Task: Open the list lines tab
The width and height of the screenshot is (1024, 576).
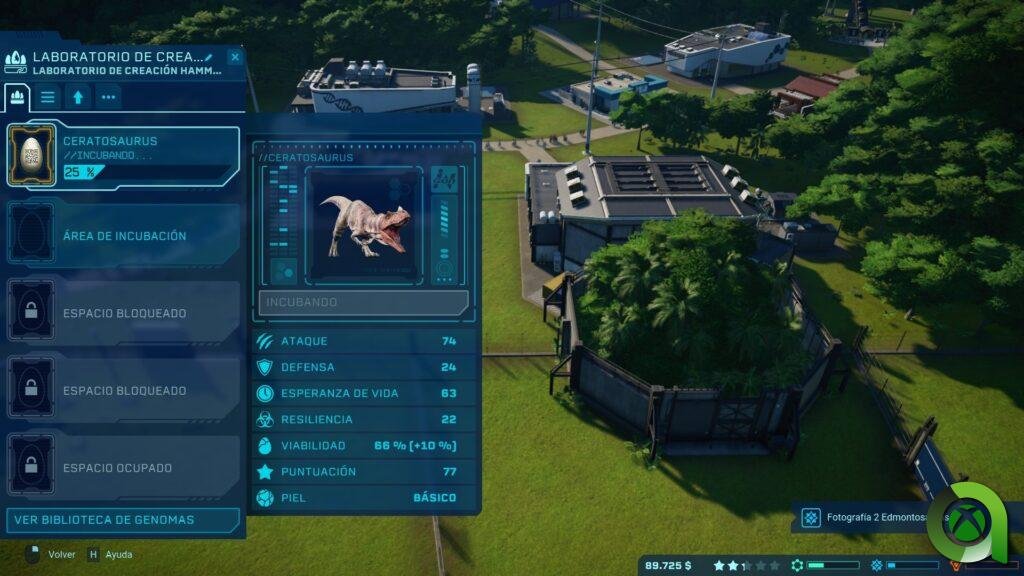Action: click(x=48, y=97)
